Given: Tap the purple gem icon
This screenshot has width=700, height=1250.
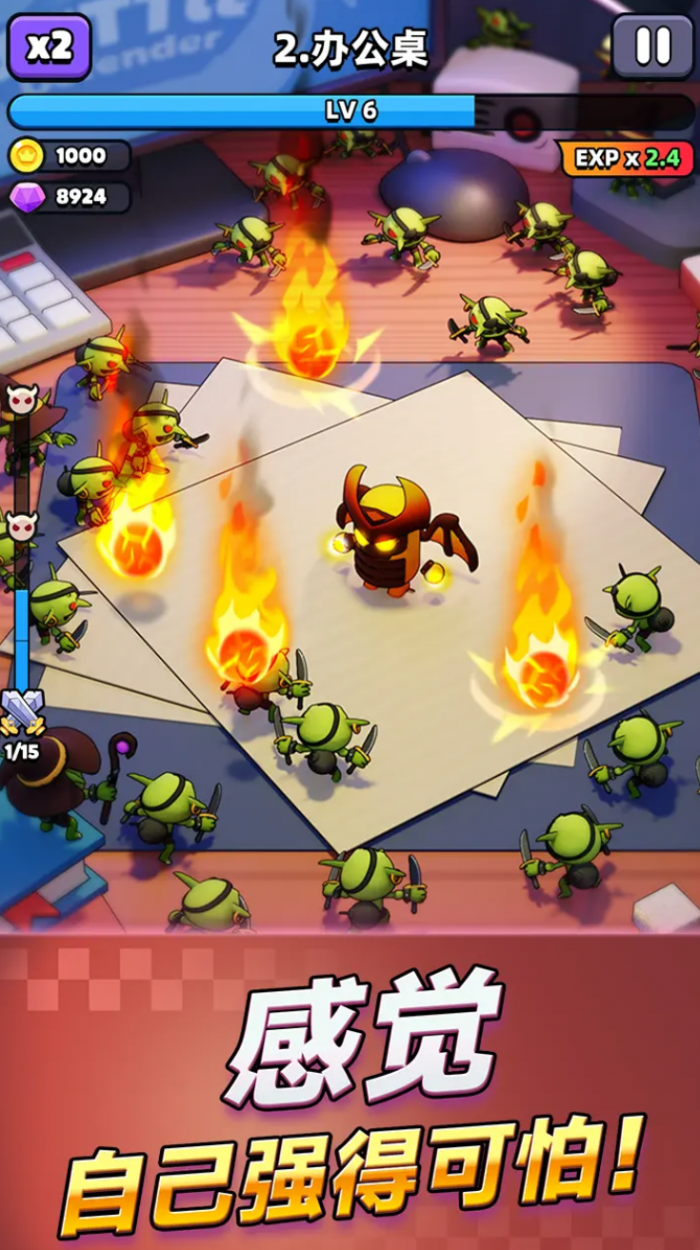Looking at the screenshot, I should pyautogui.click(x=27, y=197).
